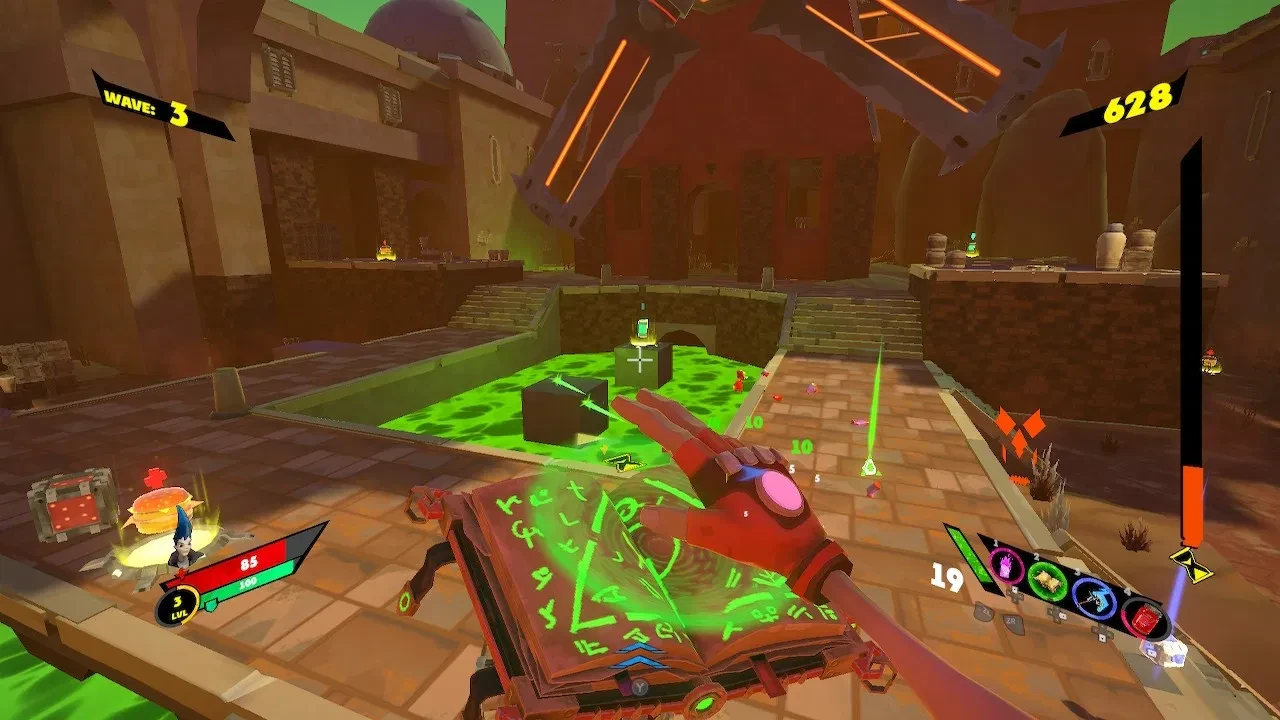Click the ZL button prompt near the hotbar
The height and width of the screenshot is (720, 1280).
point(982,614)
